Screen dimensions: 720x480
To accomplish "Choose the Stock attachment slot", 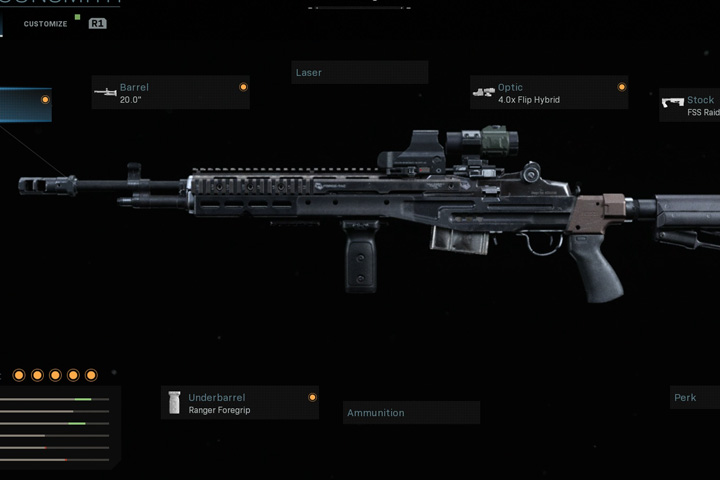I will (x=692, y=105).
